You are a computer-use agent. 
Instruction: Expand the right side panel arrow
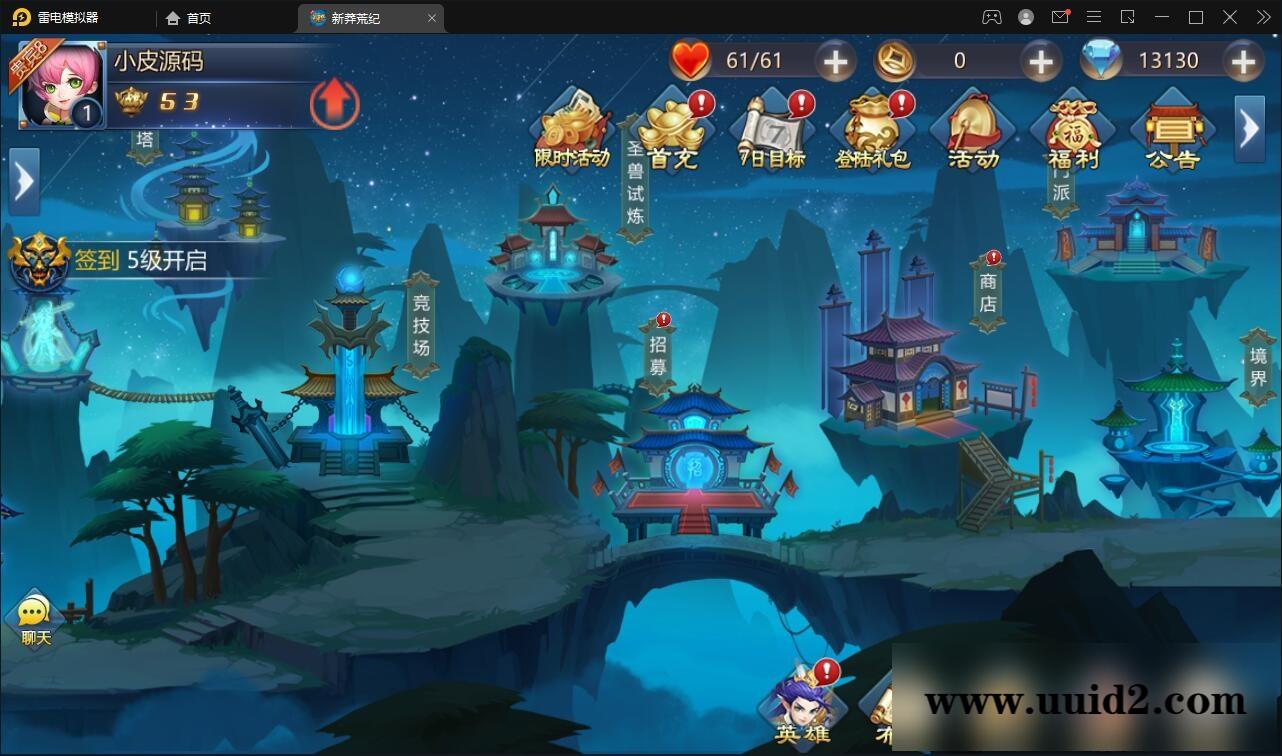1249,128
